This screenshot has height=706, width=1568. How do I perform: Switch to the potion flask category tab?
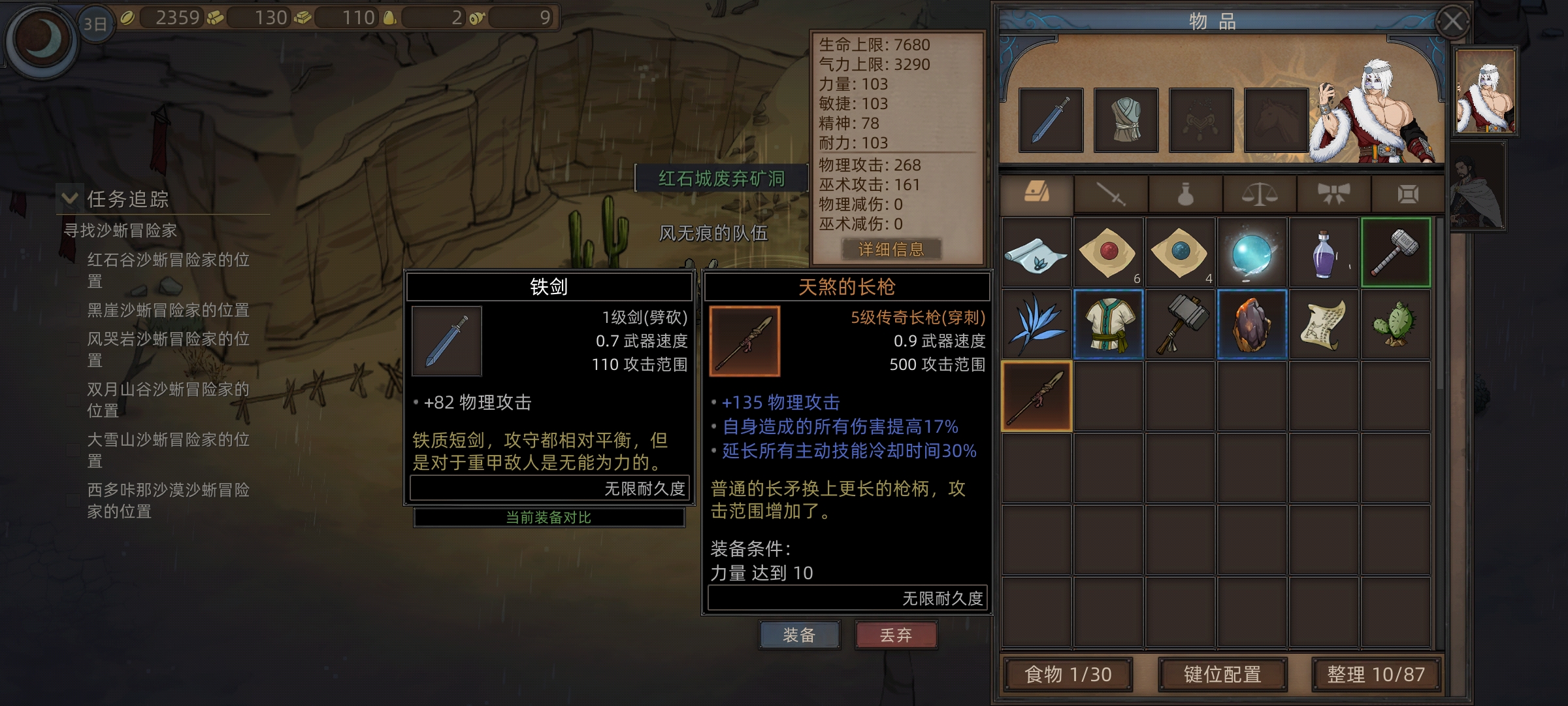(1185, 194)
